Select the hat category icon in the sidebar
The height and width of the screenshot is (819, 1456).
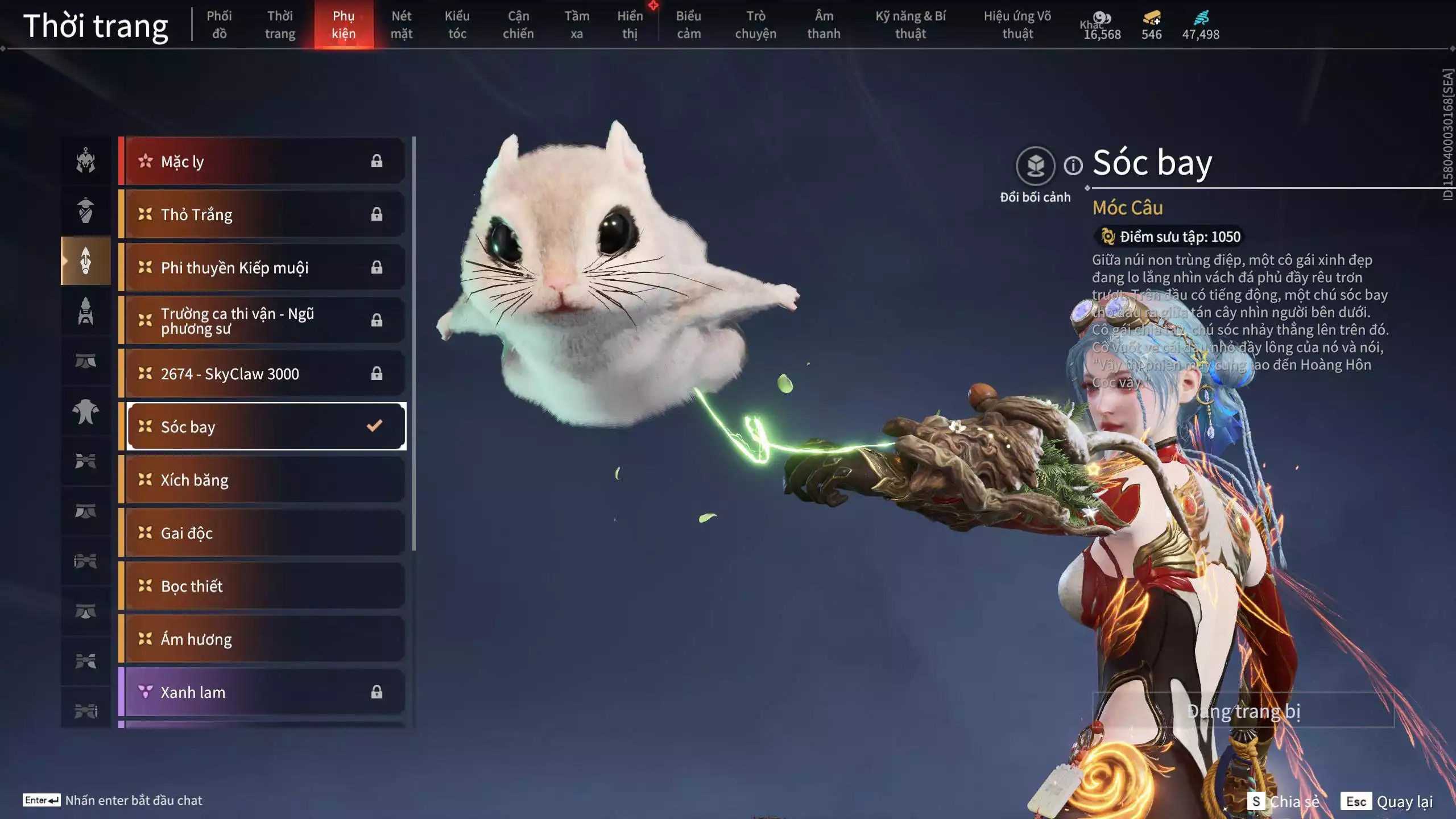pos(86,210)
